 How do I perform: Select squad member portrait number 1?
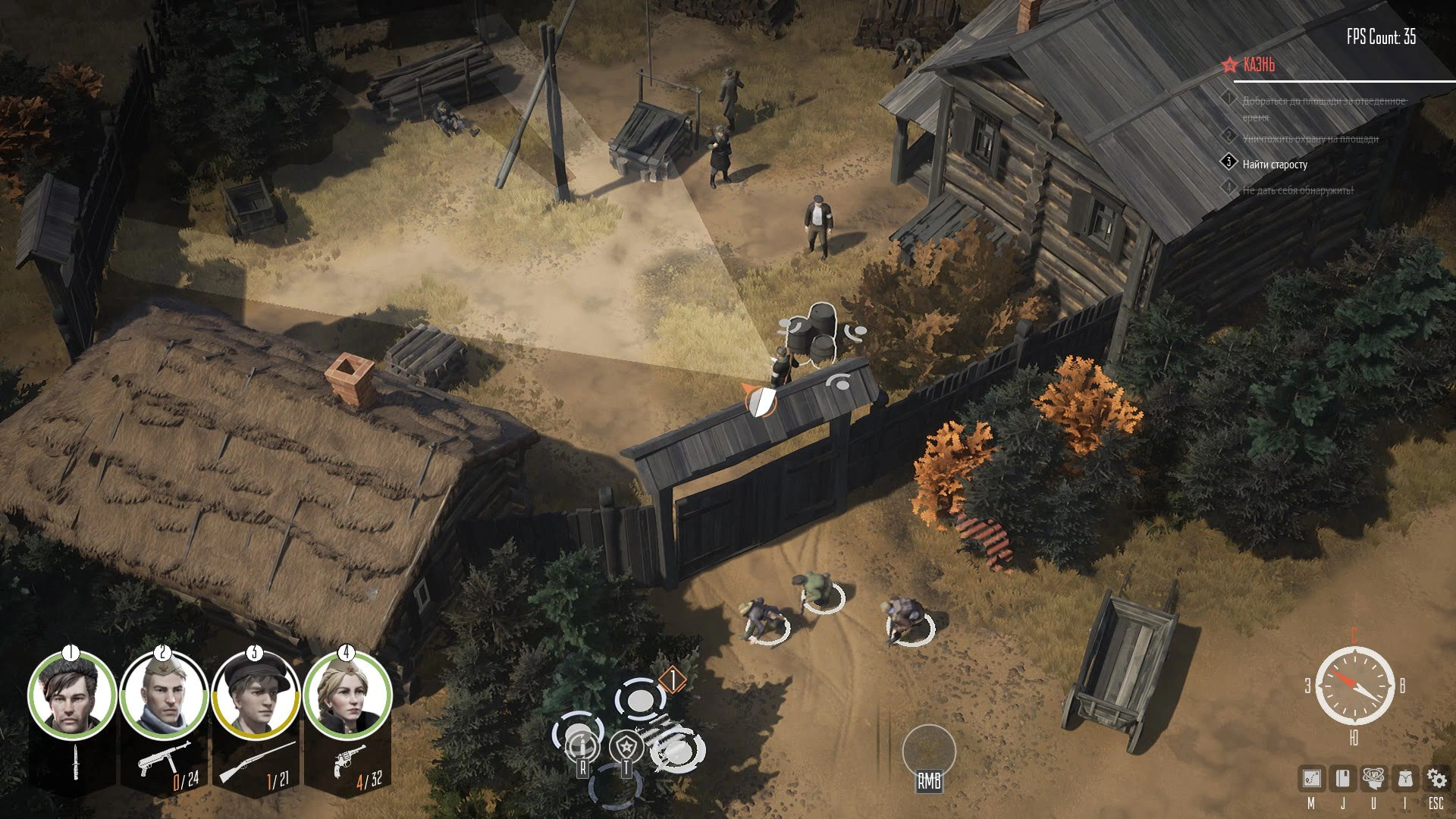(73, 696)
